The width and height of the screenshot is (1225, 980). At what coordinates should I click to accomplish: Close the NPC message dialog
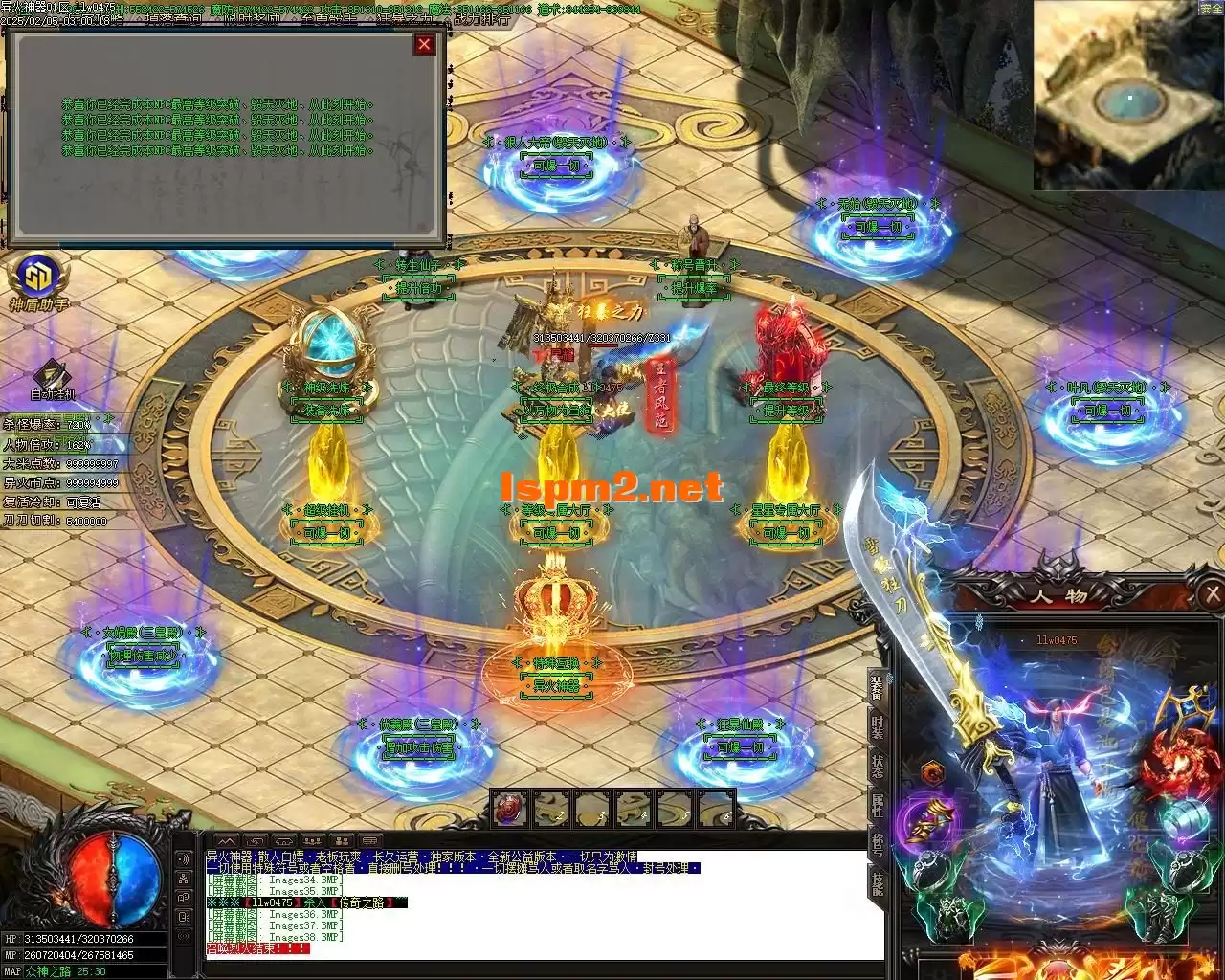(425, 44)
